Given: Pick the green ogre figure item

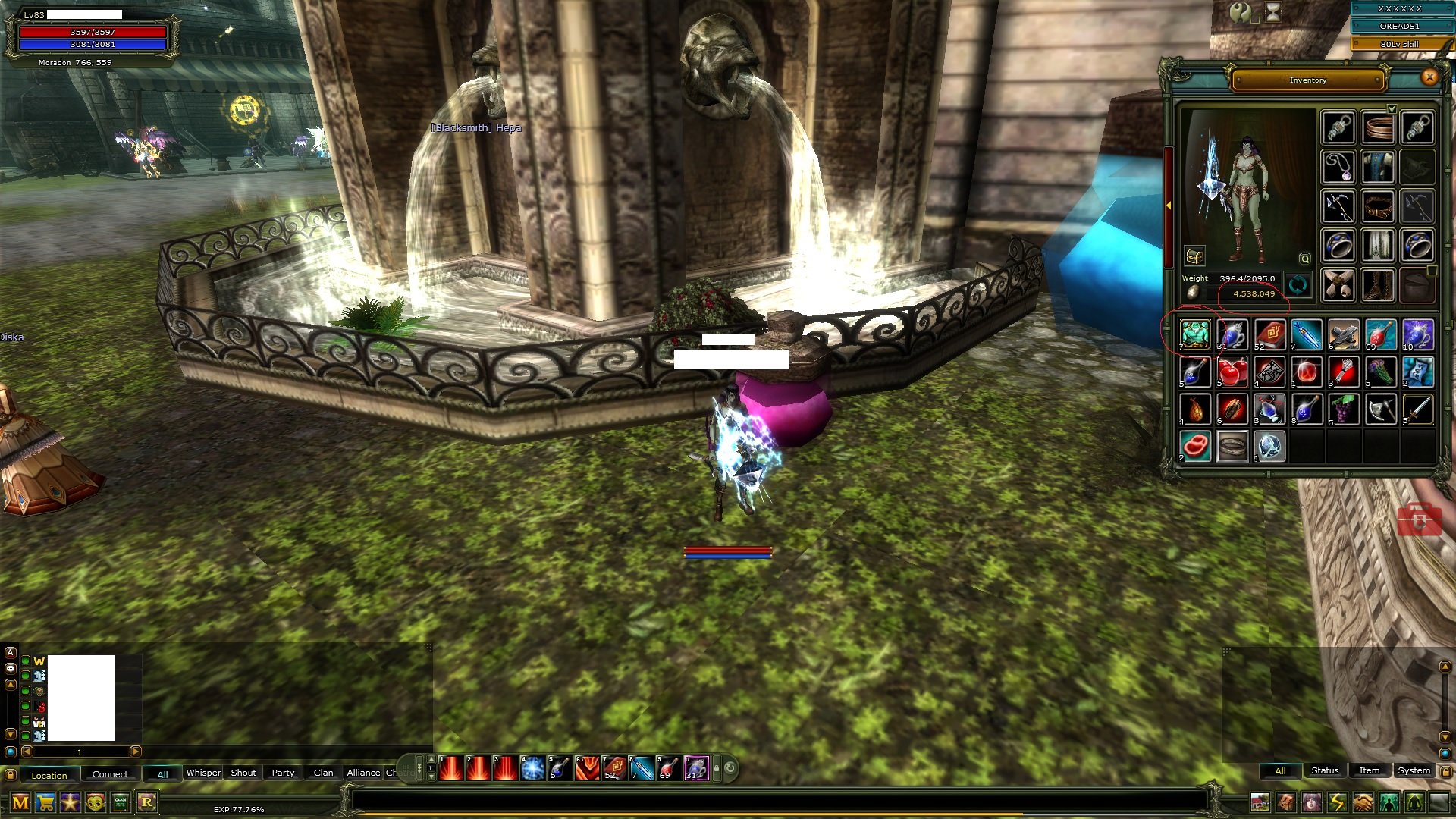Looking at the screenshot, I should coord(1195,334).
